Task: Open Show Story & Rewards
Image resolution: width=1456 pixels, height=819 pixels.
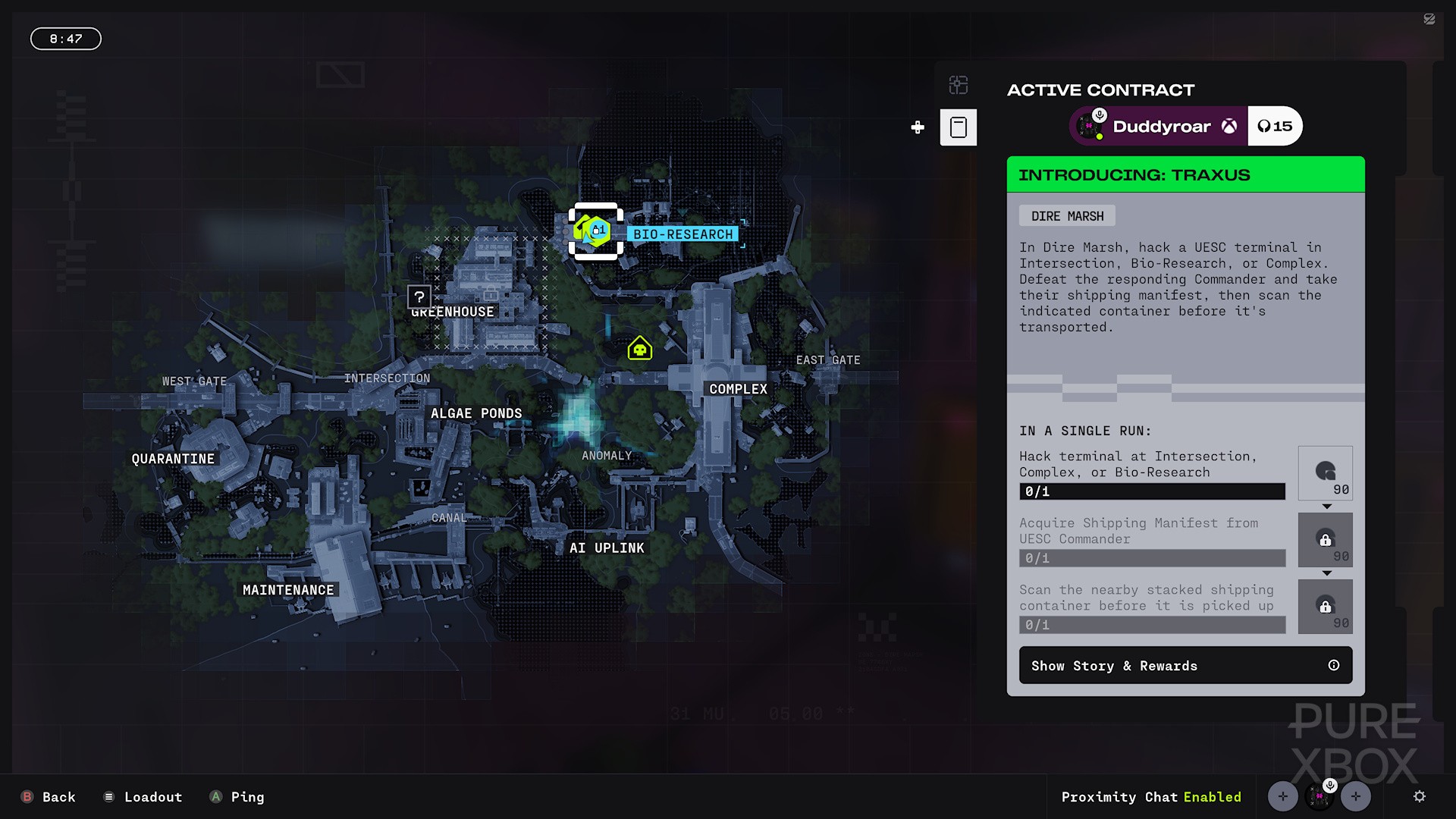Action: [1185, 665]
